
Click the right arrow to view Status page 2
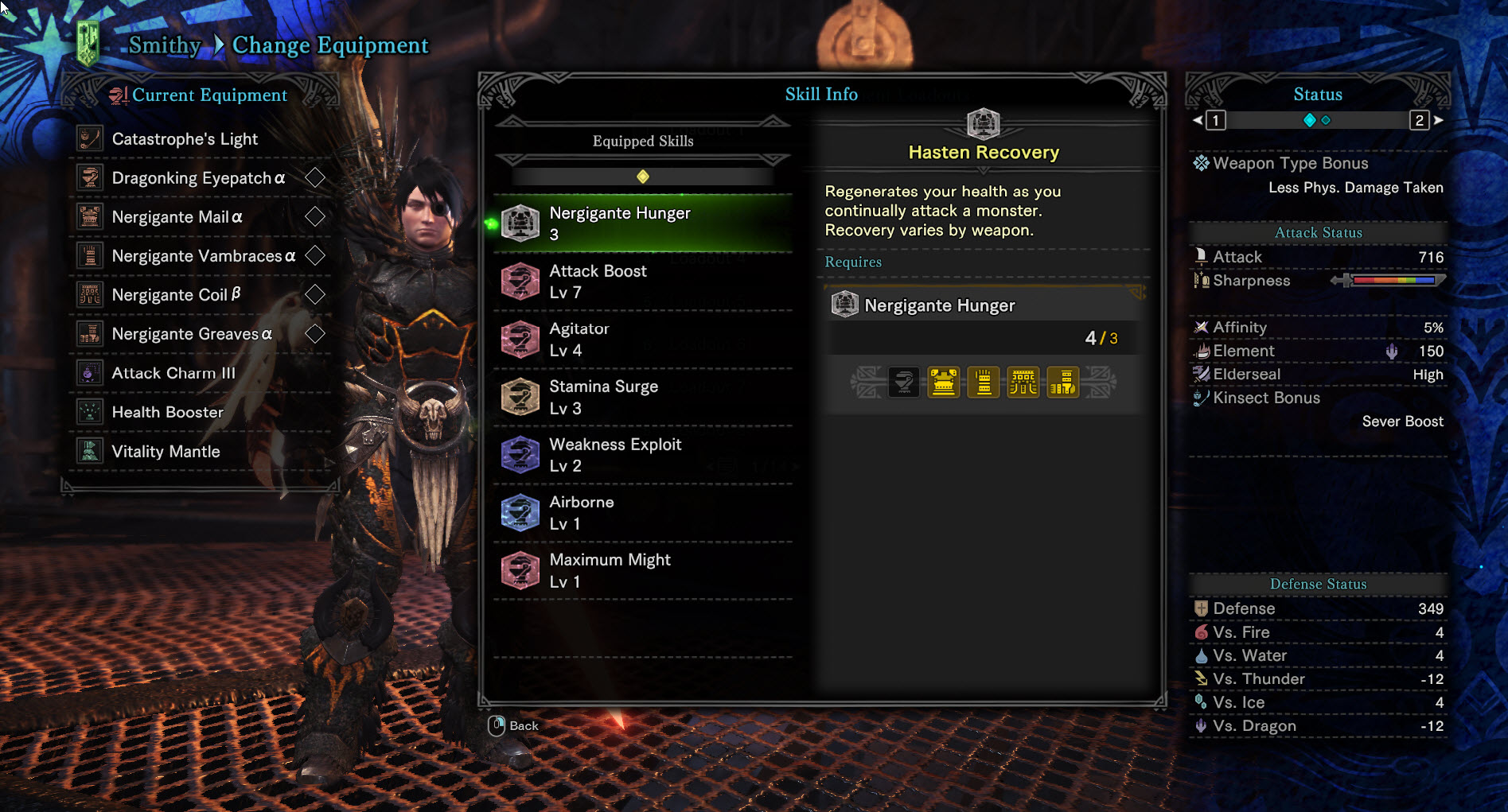(x=1440, y=120)
